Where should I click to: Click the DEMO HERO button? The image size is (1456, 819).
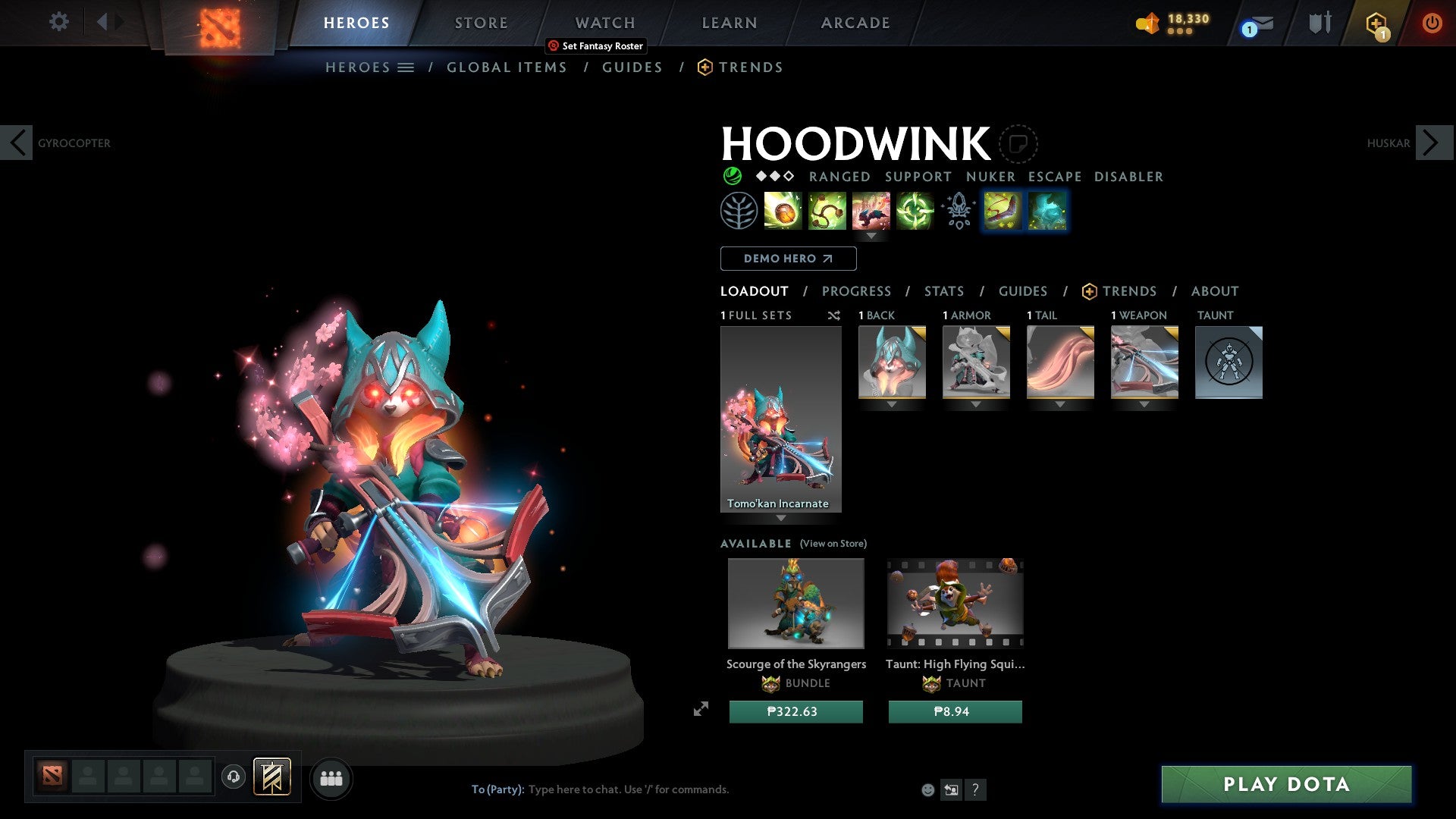click(x=787, y=259)
